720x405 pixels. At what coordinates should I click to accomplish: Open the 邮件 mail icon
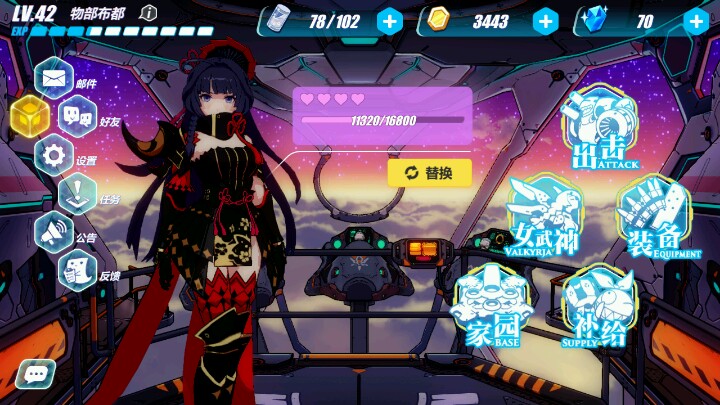(x=54, y=76)
